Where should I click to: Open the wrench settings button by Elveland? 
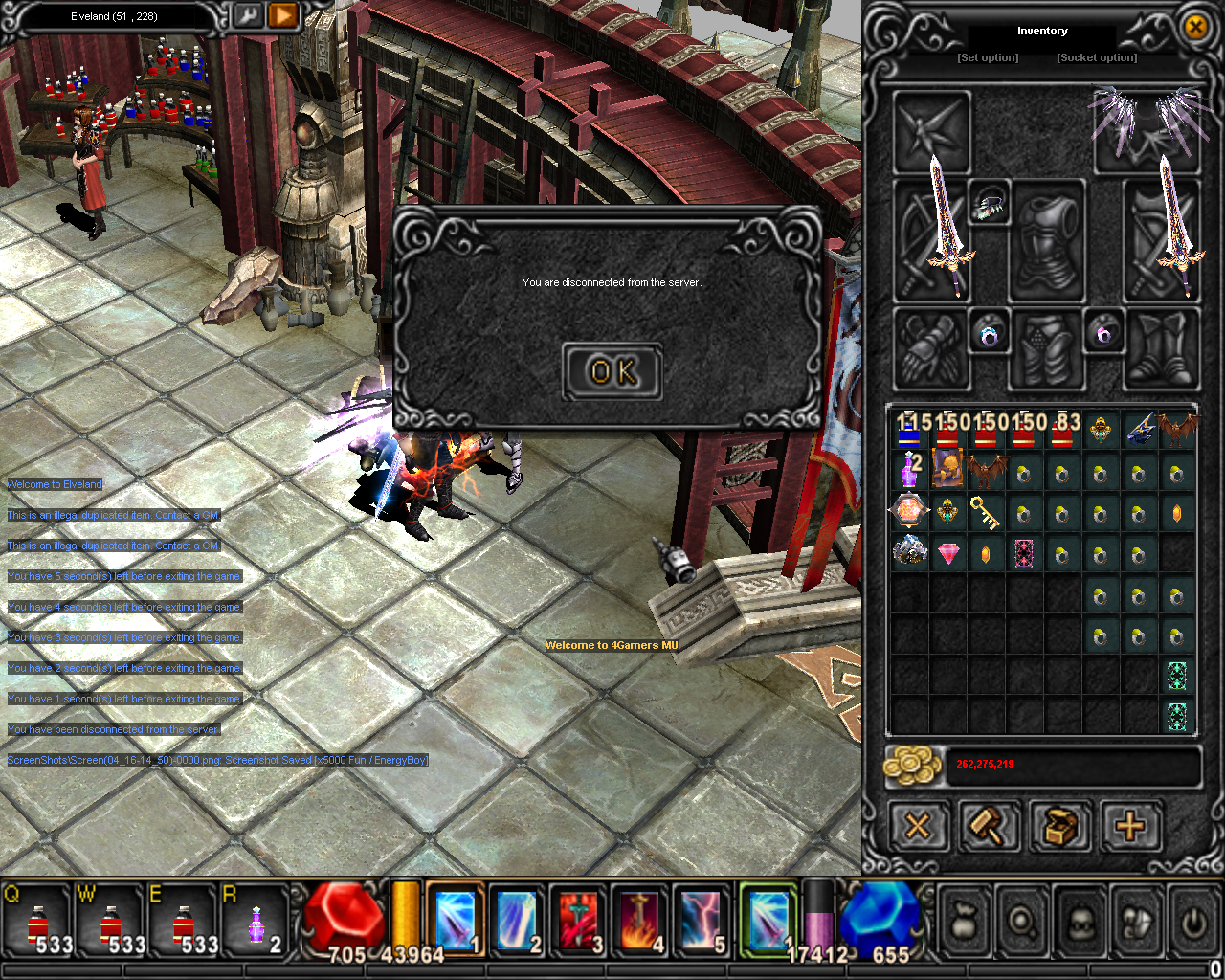click(x=247, y=15)
